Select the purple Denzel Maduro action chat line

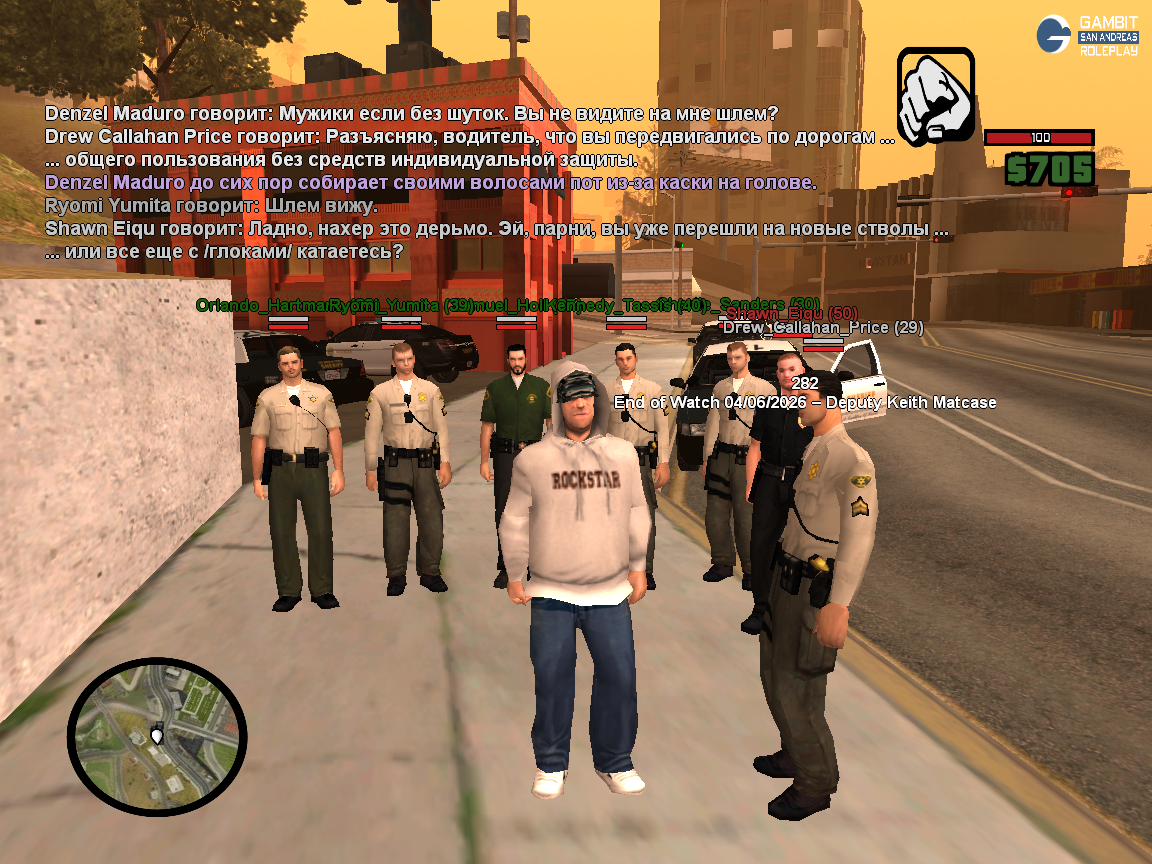(430, 183)
